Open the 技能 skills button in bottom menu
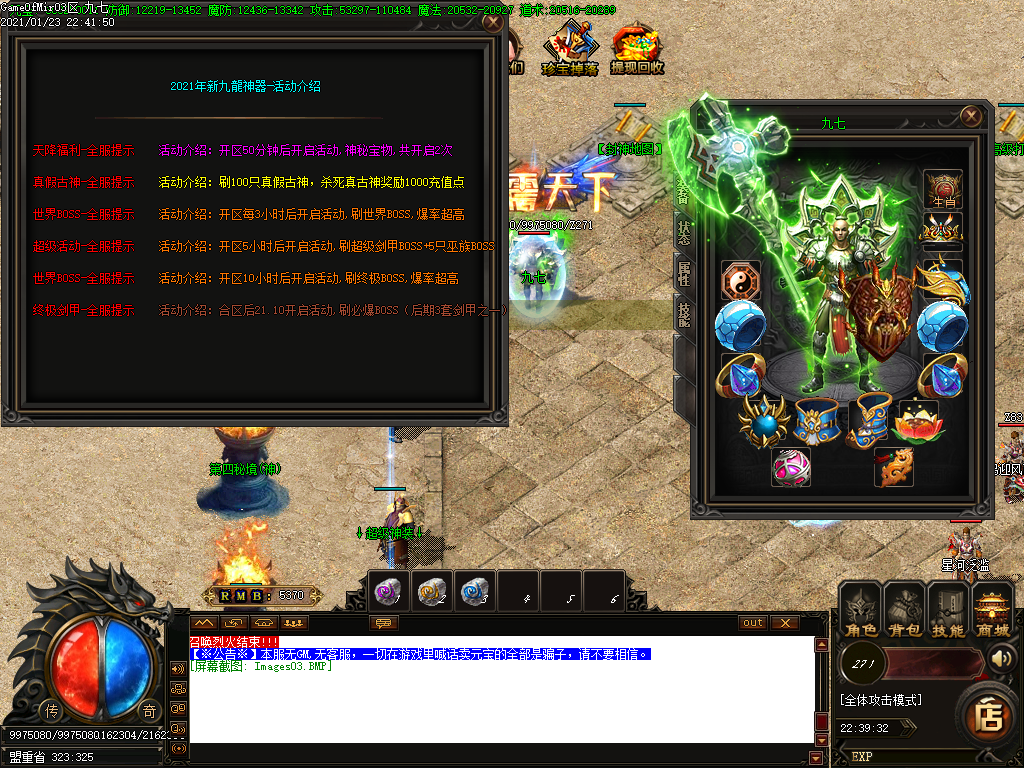Viewport: 1024px width, 768px height. (948, 612)
